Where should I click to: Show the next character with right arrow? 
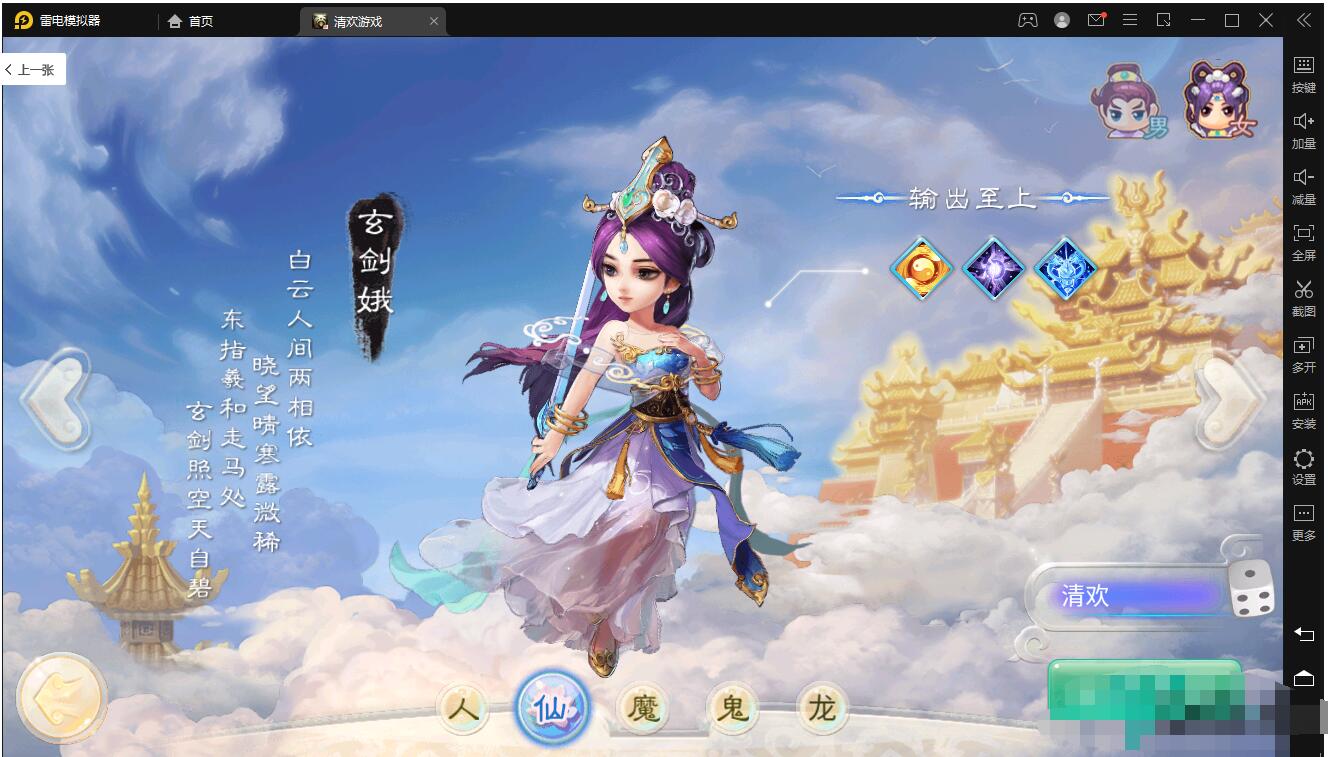[1232, 400]
